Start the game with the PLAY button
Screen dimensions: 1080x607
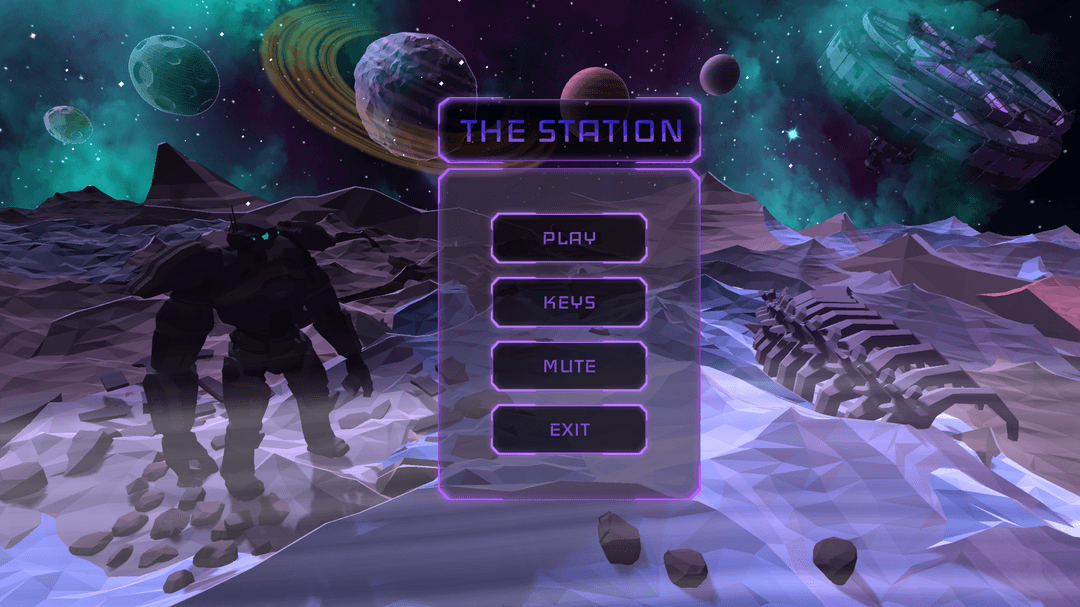pyautogui.click(x=569, y=238)
